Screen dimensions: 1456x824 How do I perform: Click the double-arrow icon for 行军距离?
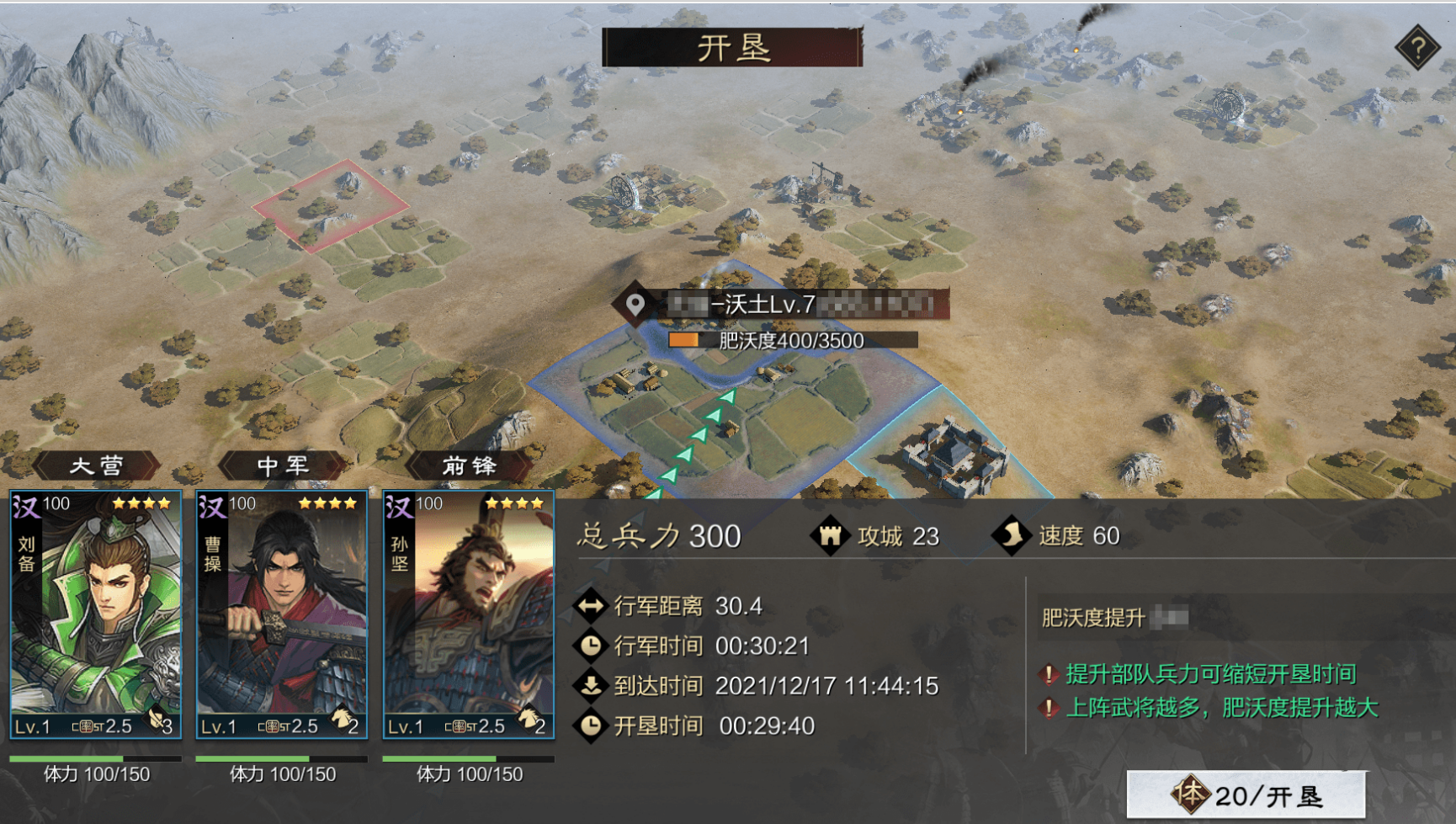click(592, 607)
